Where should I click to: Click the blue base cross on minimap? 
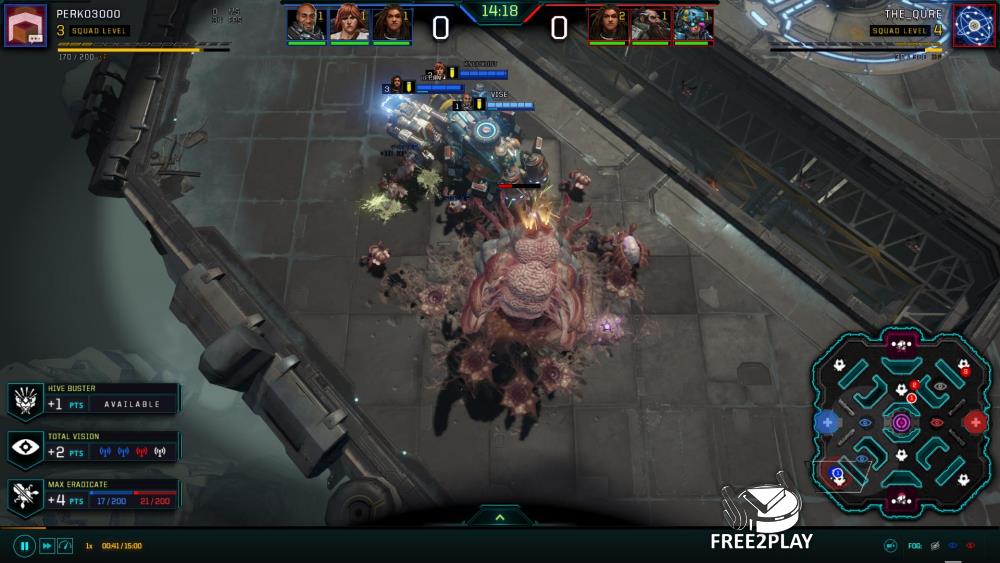coord(827,423)
